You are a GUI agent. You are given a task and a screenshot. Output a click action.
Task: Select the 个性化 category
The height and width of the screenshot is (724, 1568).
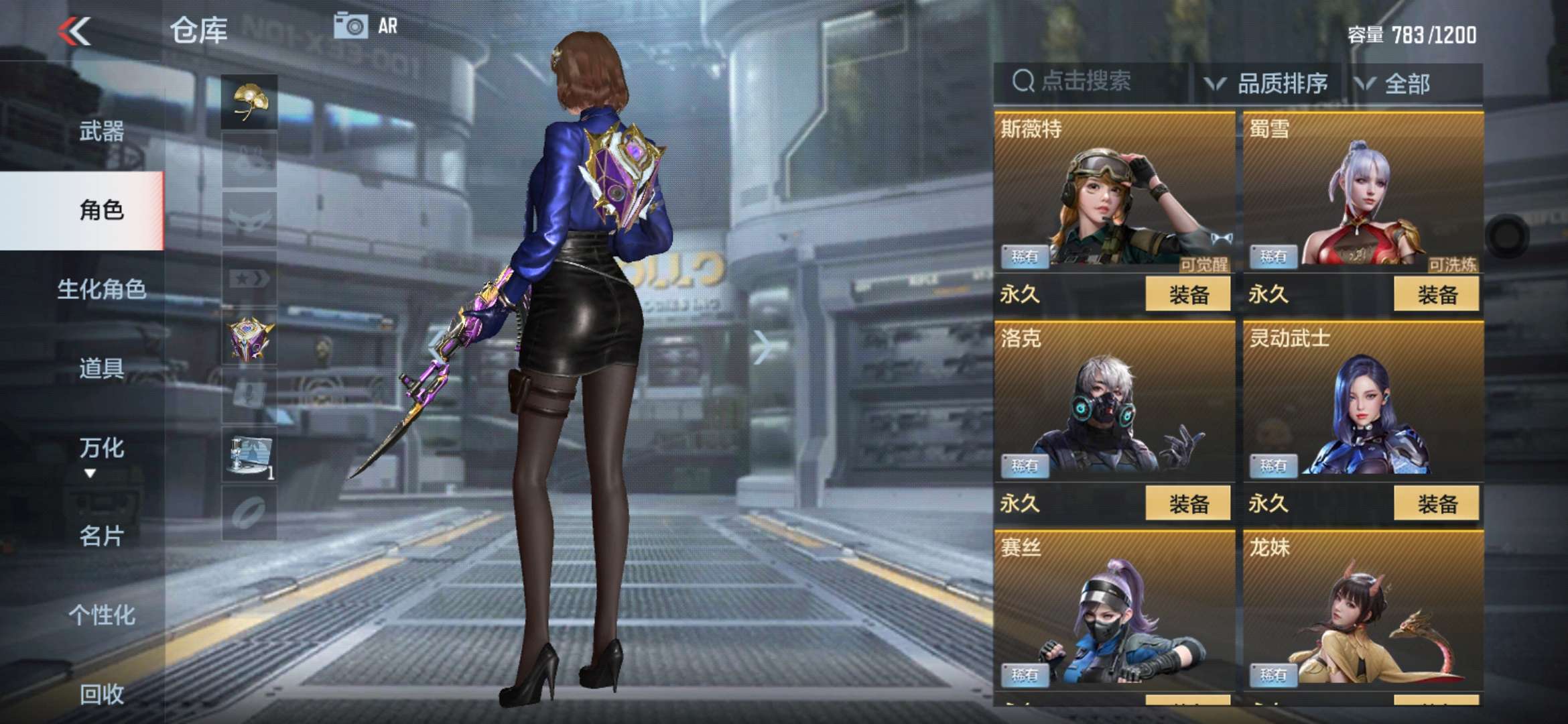pyautogui.click(x=101, y=615)
